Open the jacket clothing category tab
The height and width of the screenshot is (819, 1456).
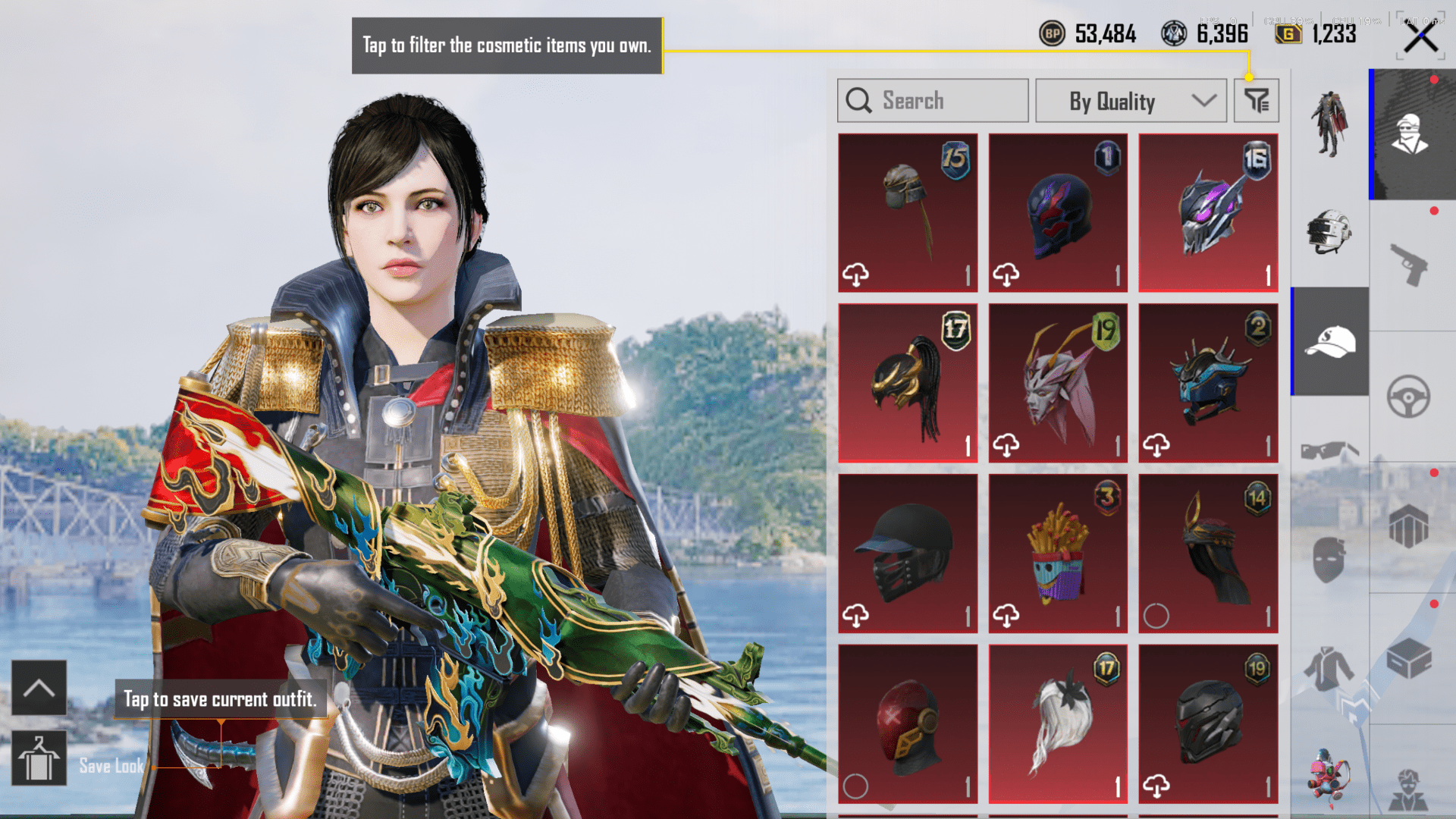[x=1330, y=669]
